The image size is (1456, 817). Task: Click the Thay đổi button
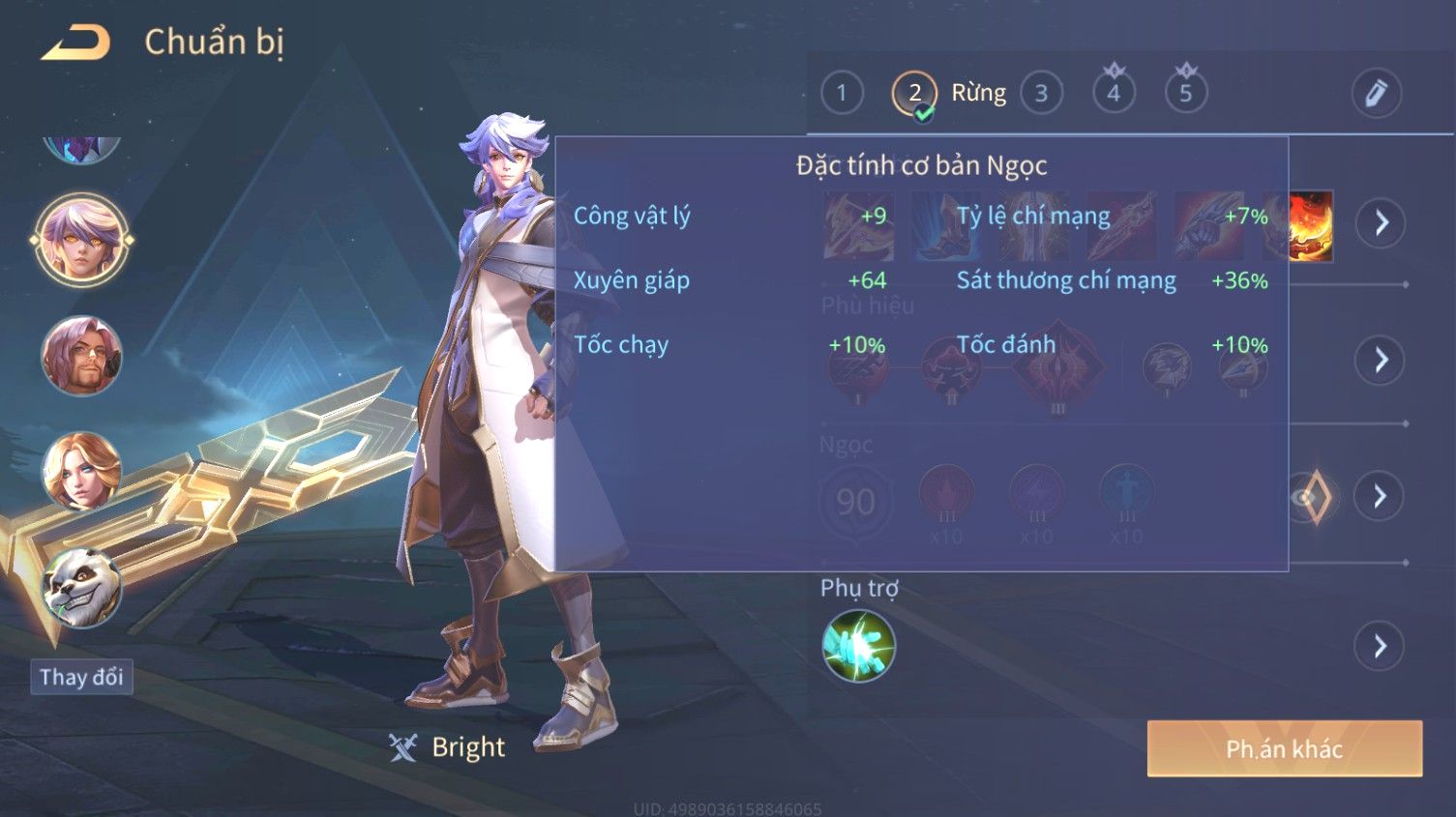(x=81, y=677)
